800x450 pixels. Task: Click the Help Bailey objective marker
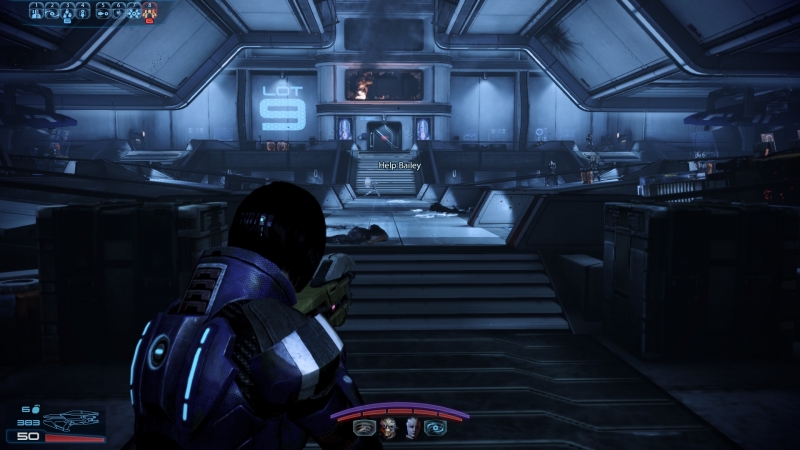point(400,164)
